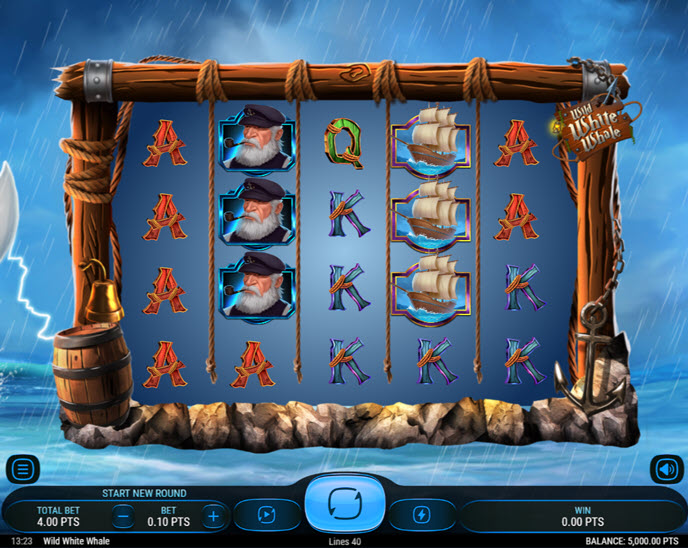
Task: Enable turbo mode with the lightning button
Action: (x=422, y=515)
